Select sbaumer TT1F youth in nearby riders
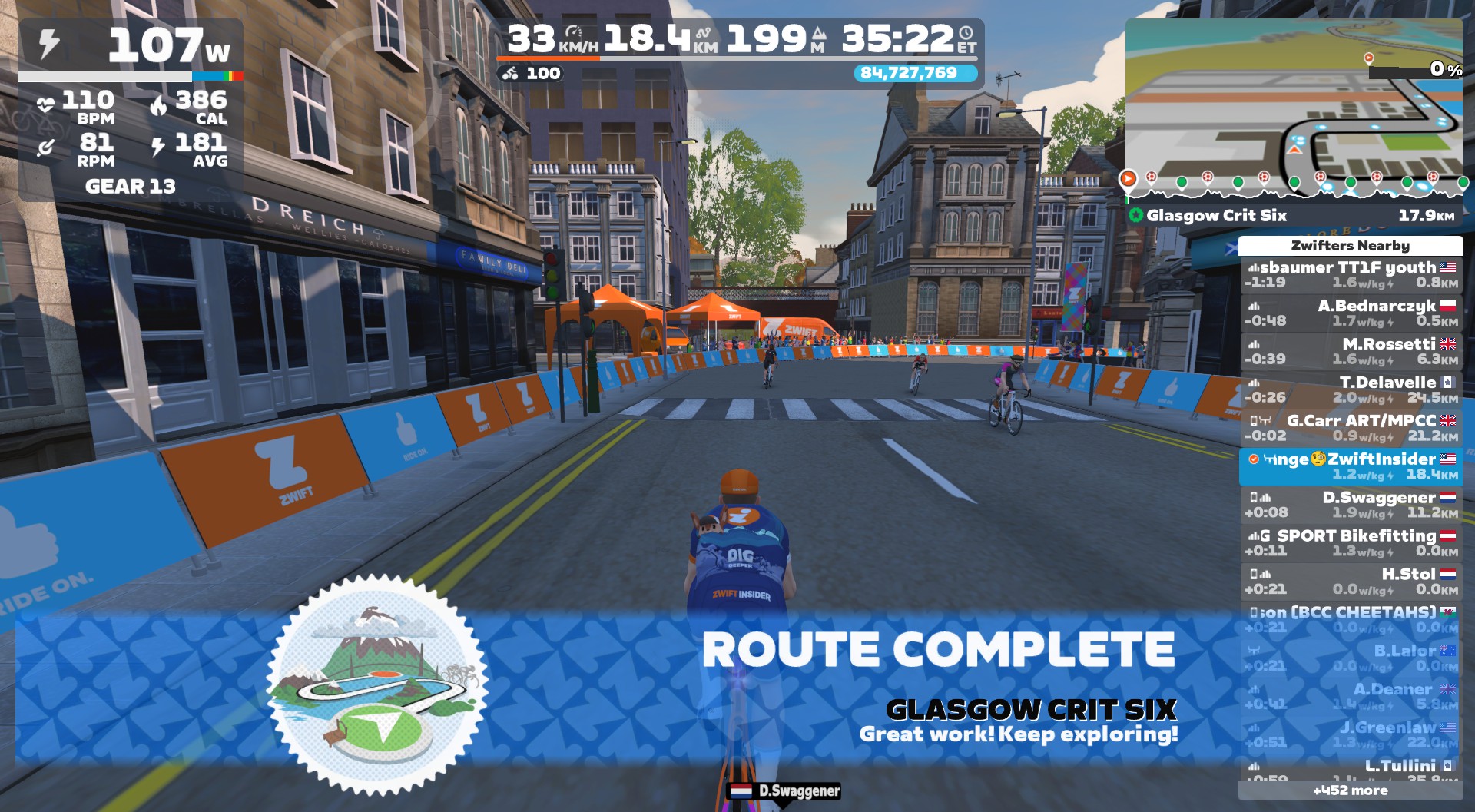 (x=1350, y=275)
